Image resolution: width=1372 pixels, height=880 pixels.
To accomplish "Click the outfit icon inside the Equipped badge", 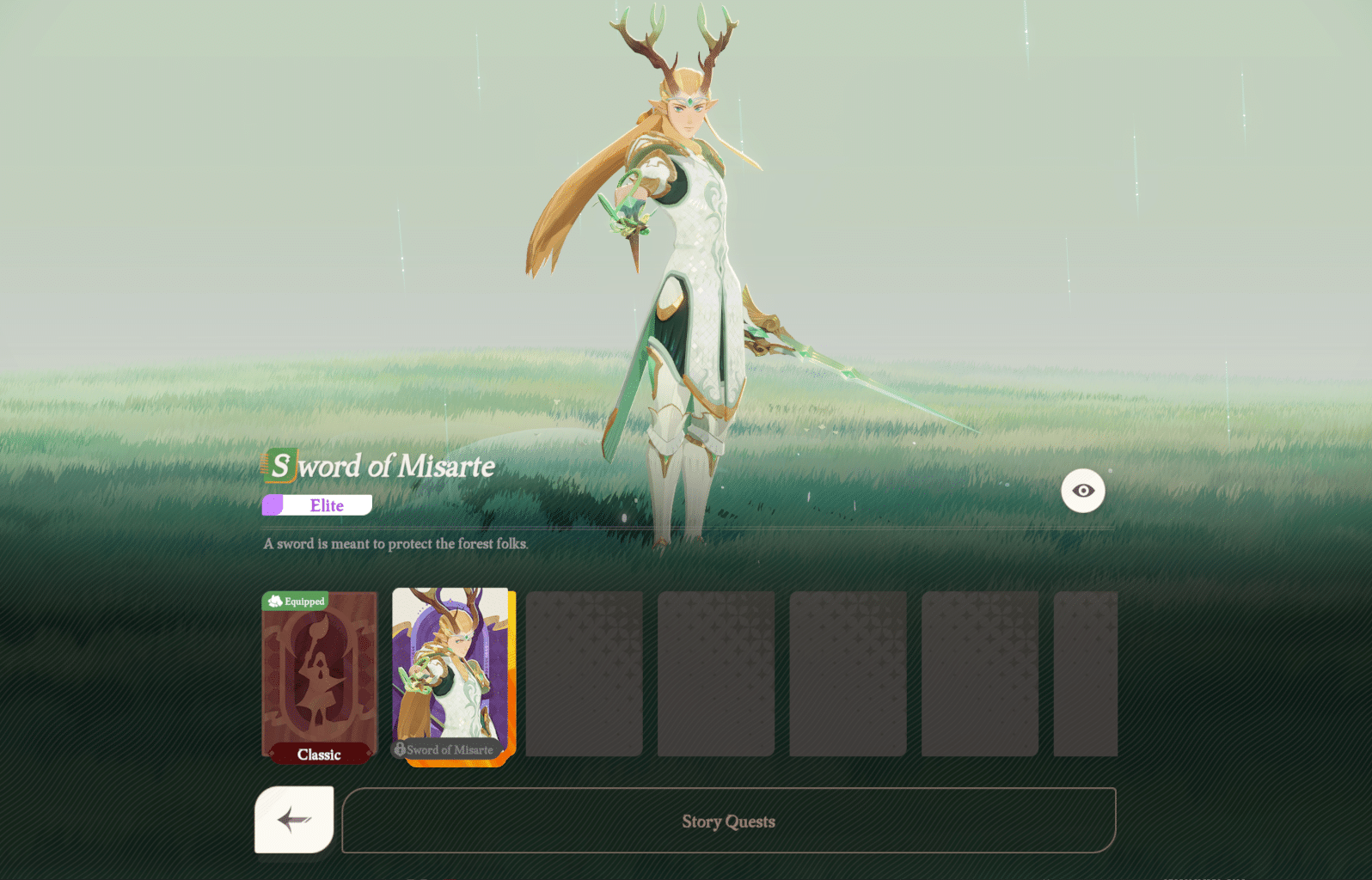I will (x=273, y=602).
